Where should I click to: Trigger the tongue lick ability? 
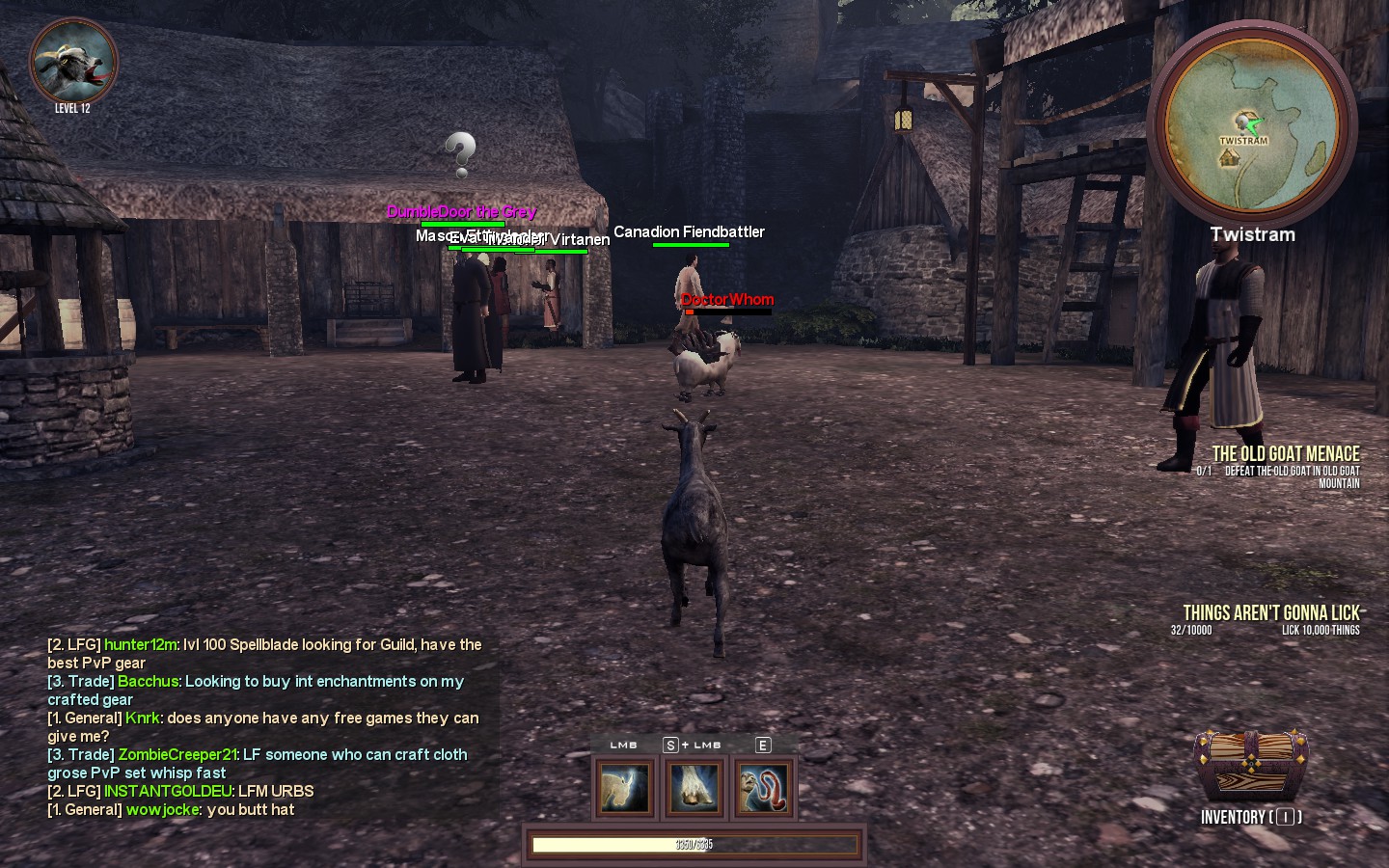pos(764,787)
